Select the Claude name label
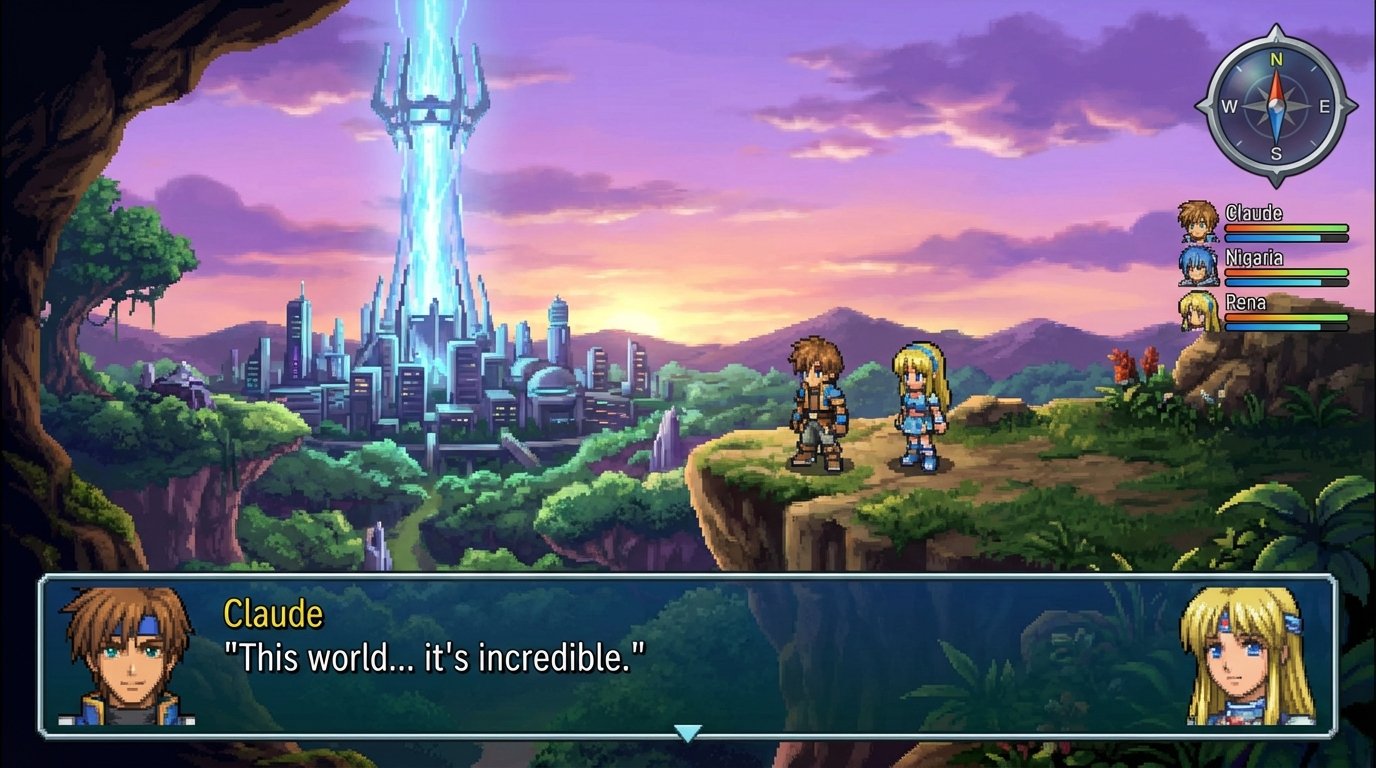This screenshot has width=1376, height=768. coord(1254,212)
